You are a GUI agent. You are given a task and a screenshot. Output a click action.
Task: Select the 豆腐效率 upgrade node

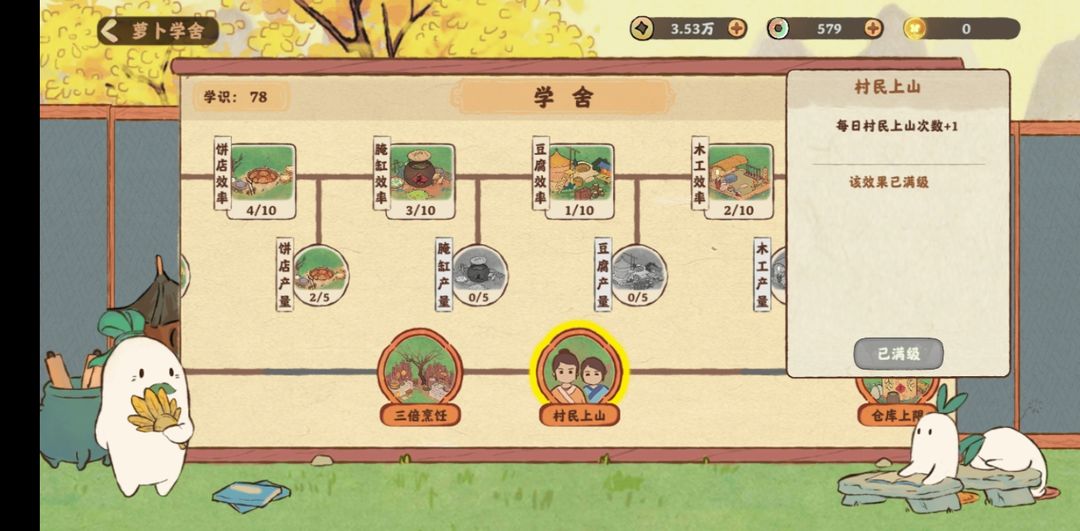click(580, 177)
